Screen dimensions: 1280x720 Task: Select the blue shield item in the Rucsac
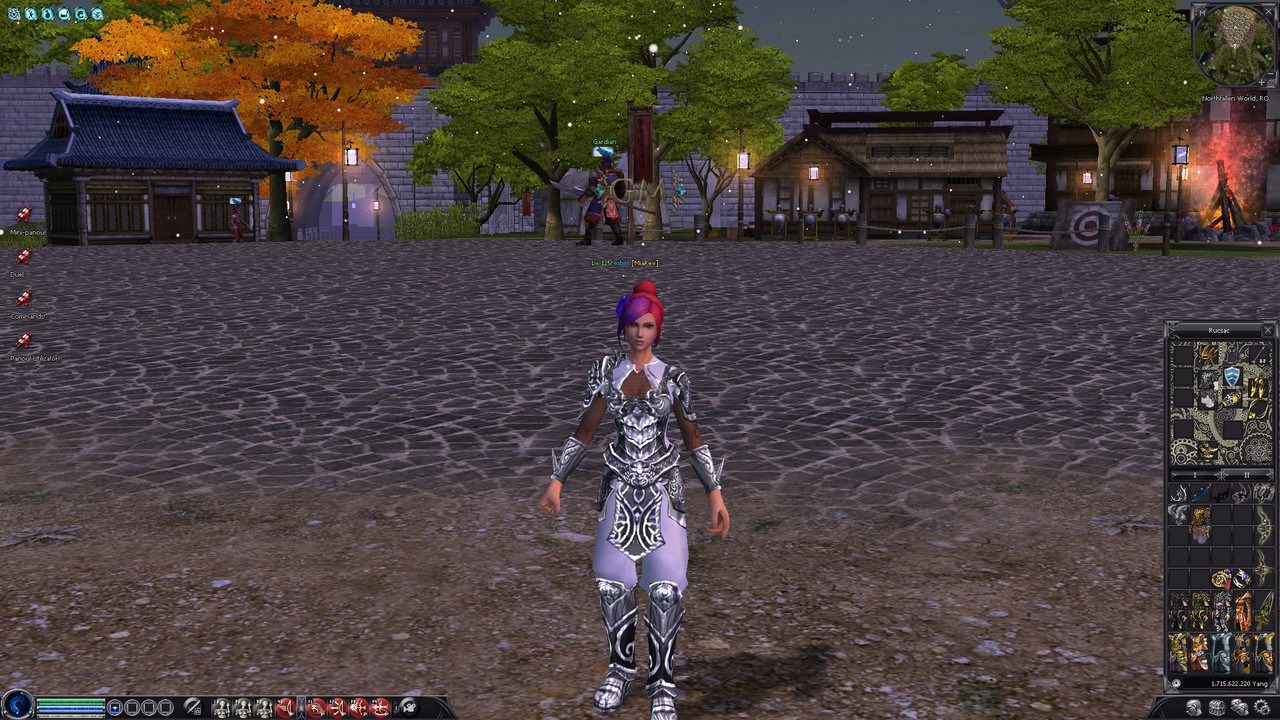pos(1231,375)
